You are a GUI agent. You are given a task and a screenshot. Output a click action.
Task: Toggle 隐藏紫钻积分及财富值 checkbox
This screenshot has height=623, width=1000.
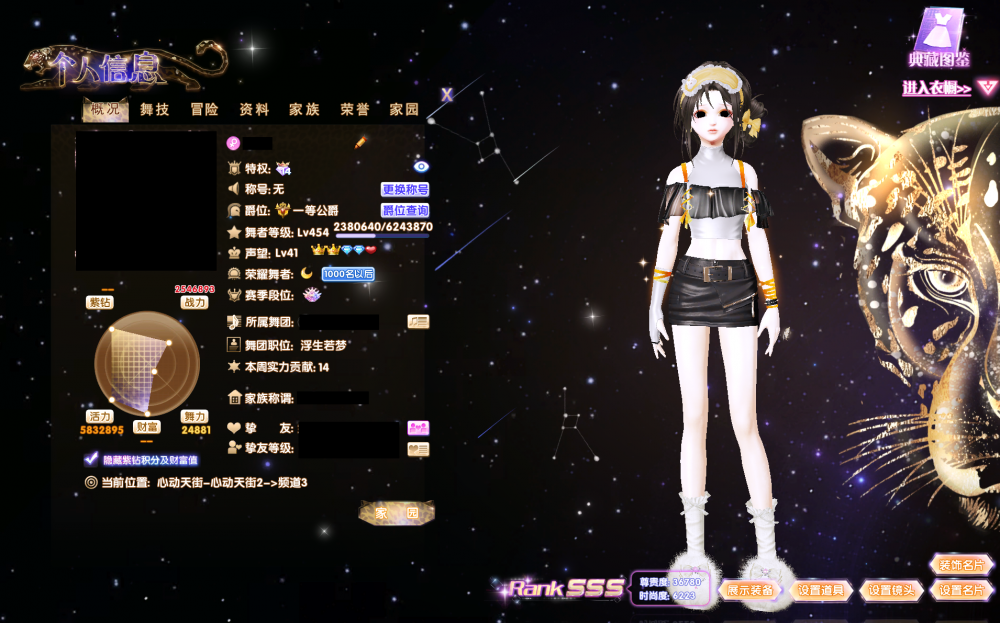pyautogui.click(x=92, y=460)
